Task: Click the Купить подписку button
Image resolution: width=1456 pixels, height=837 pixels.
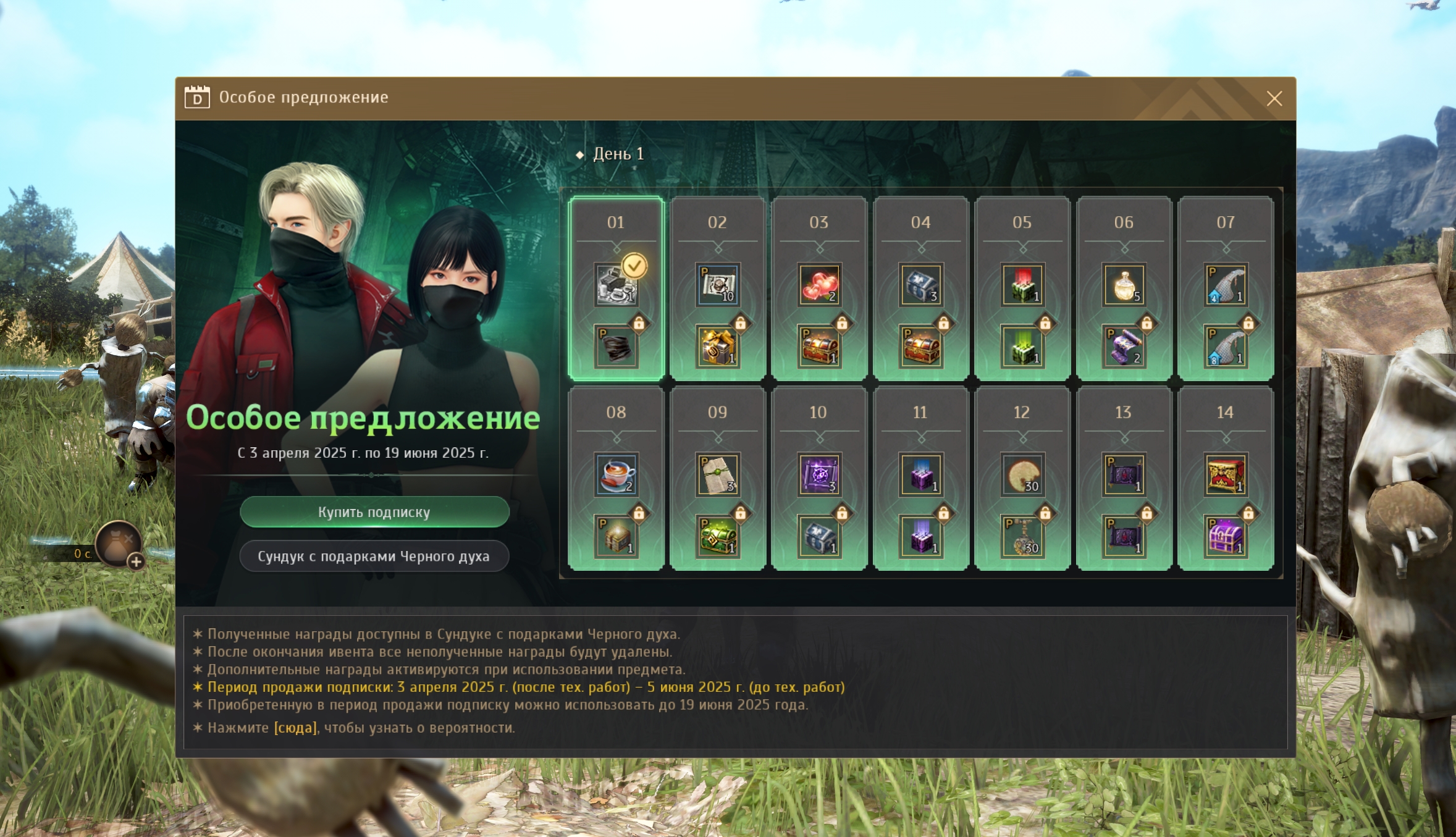Action: [374, 512]
